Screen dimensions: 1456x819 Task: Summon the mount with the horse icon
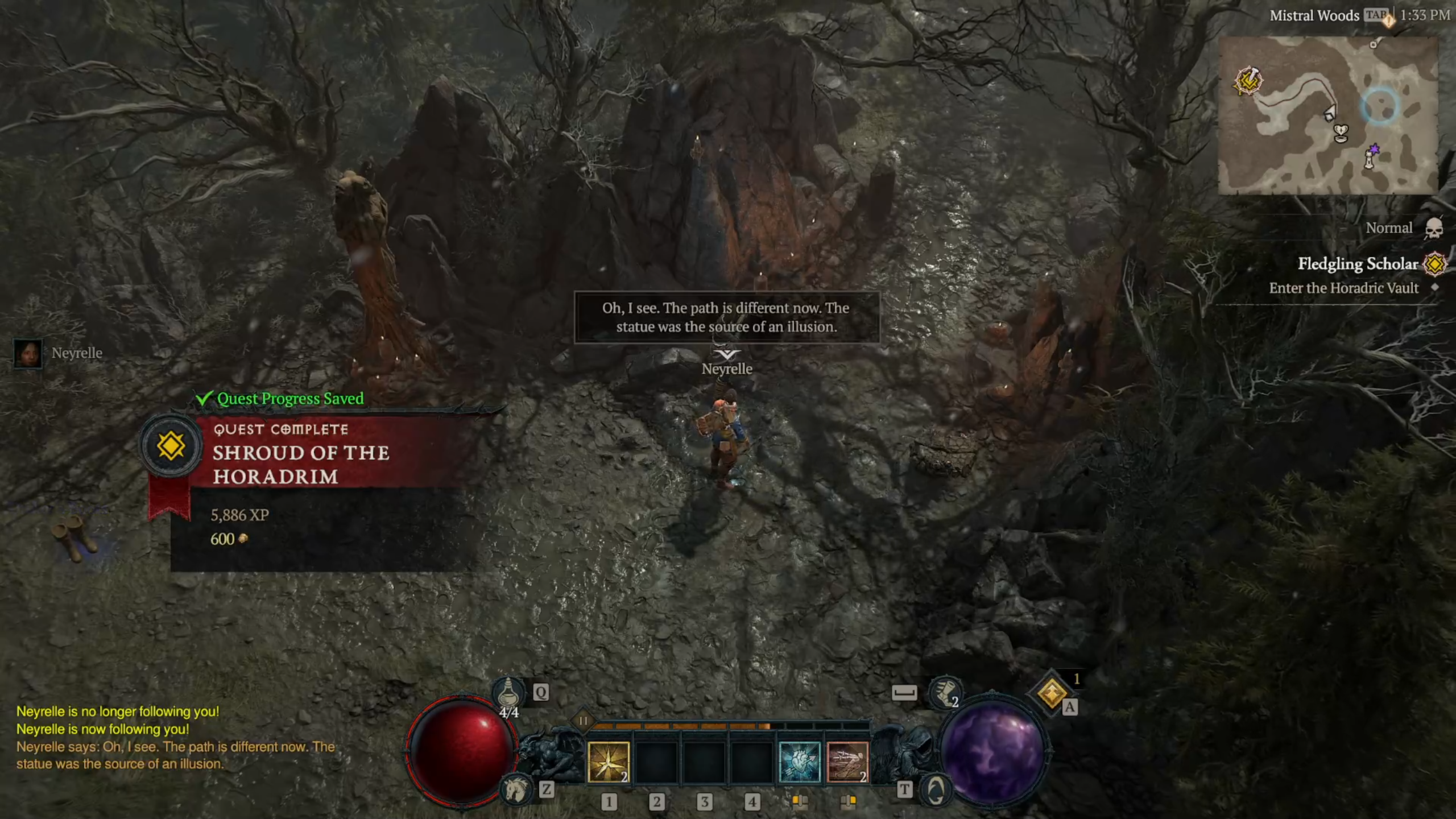[x=516, y=789]
